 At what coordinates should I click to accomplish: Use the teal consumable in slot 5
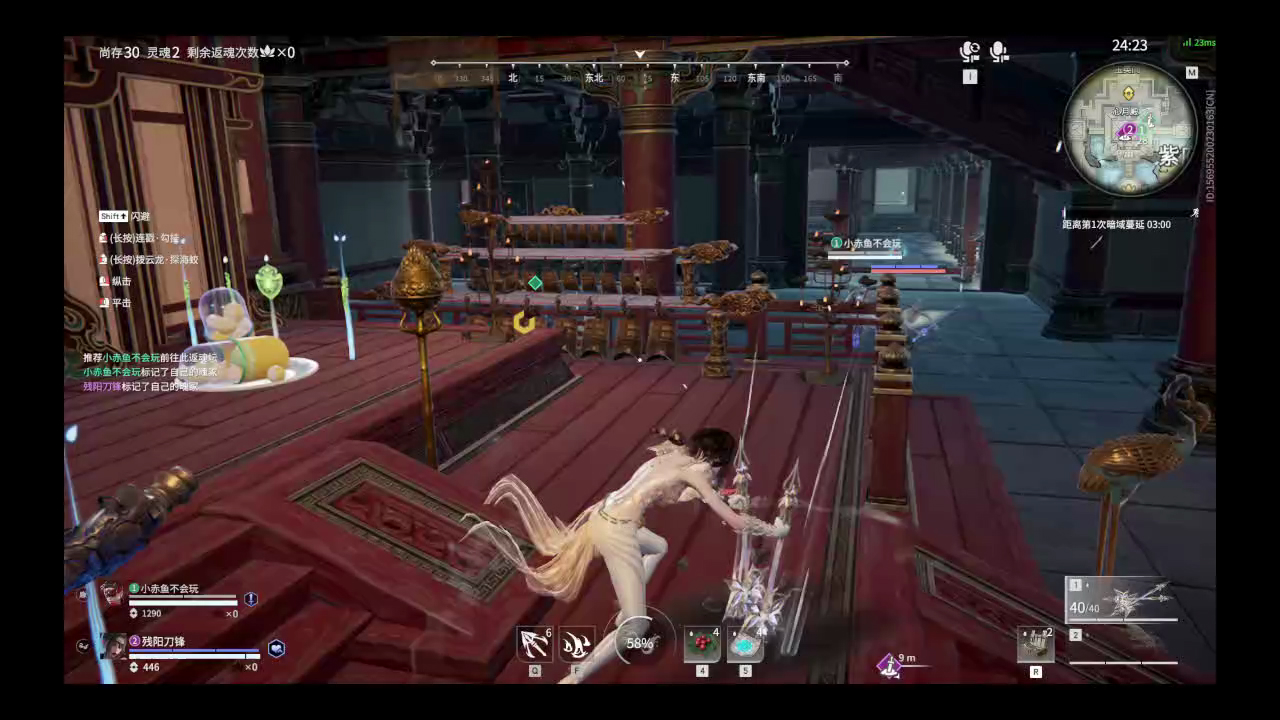[744, 645]
